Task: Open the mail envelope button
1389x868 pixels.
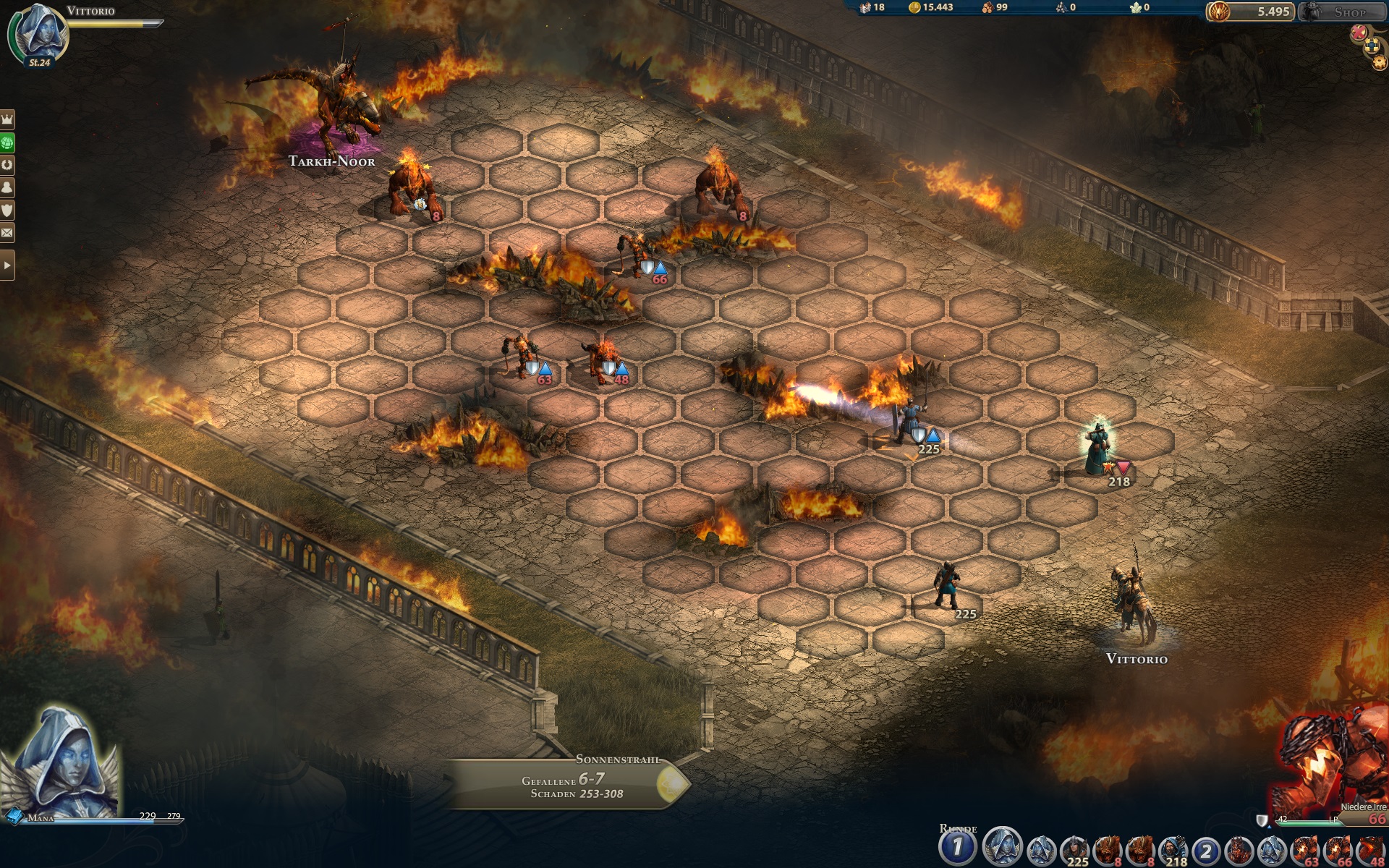Action: 7,233
